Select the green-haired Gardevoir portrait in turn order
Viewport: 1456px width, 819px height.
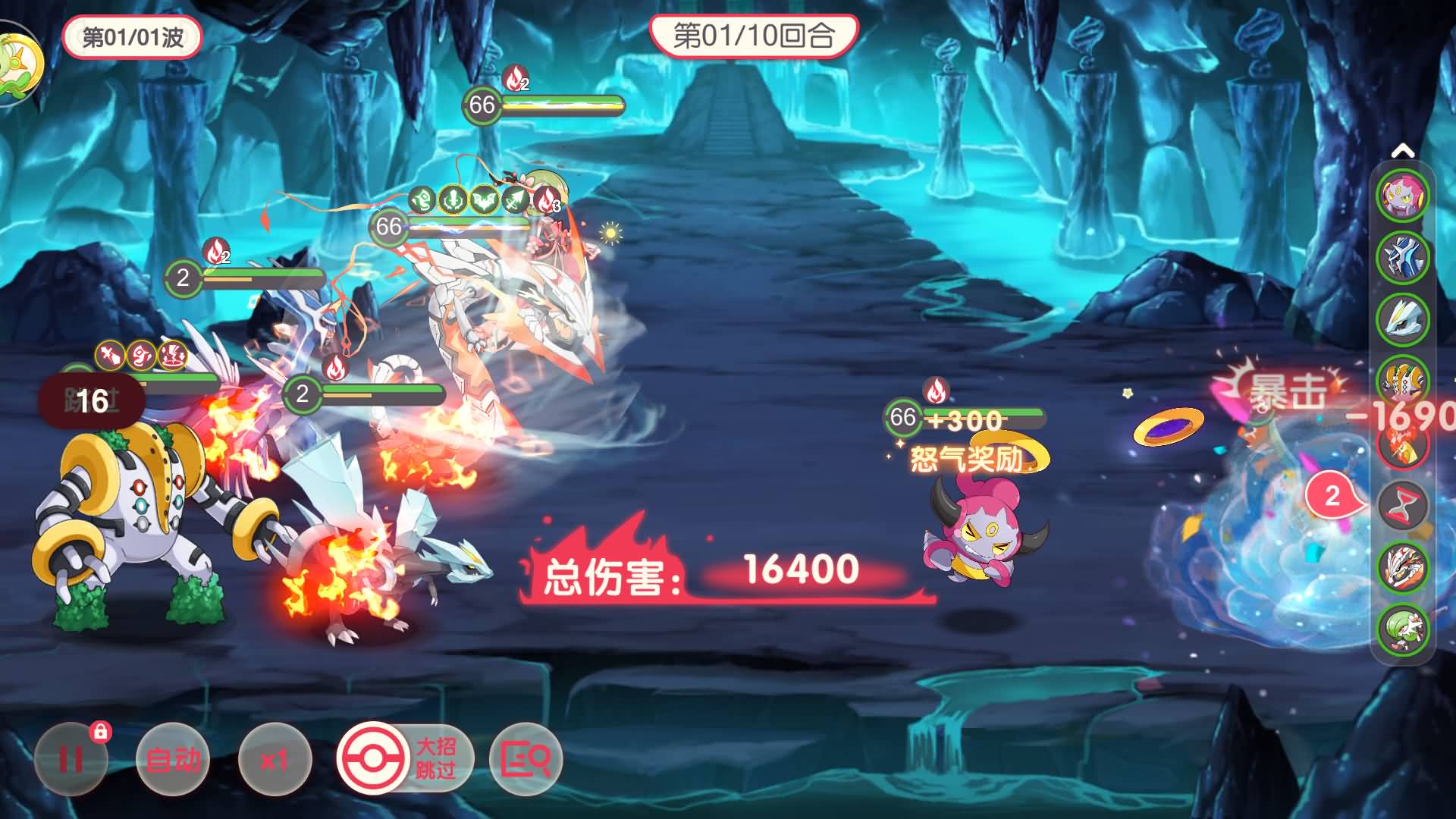tap(1402, 629)
